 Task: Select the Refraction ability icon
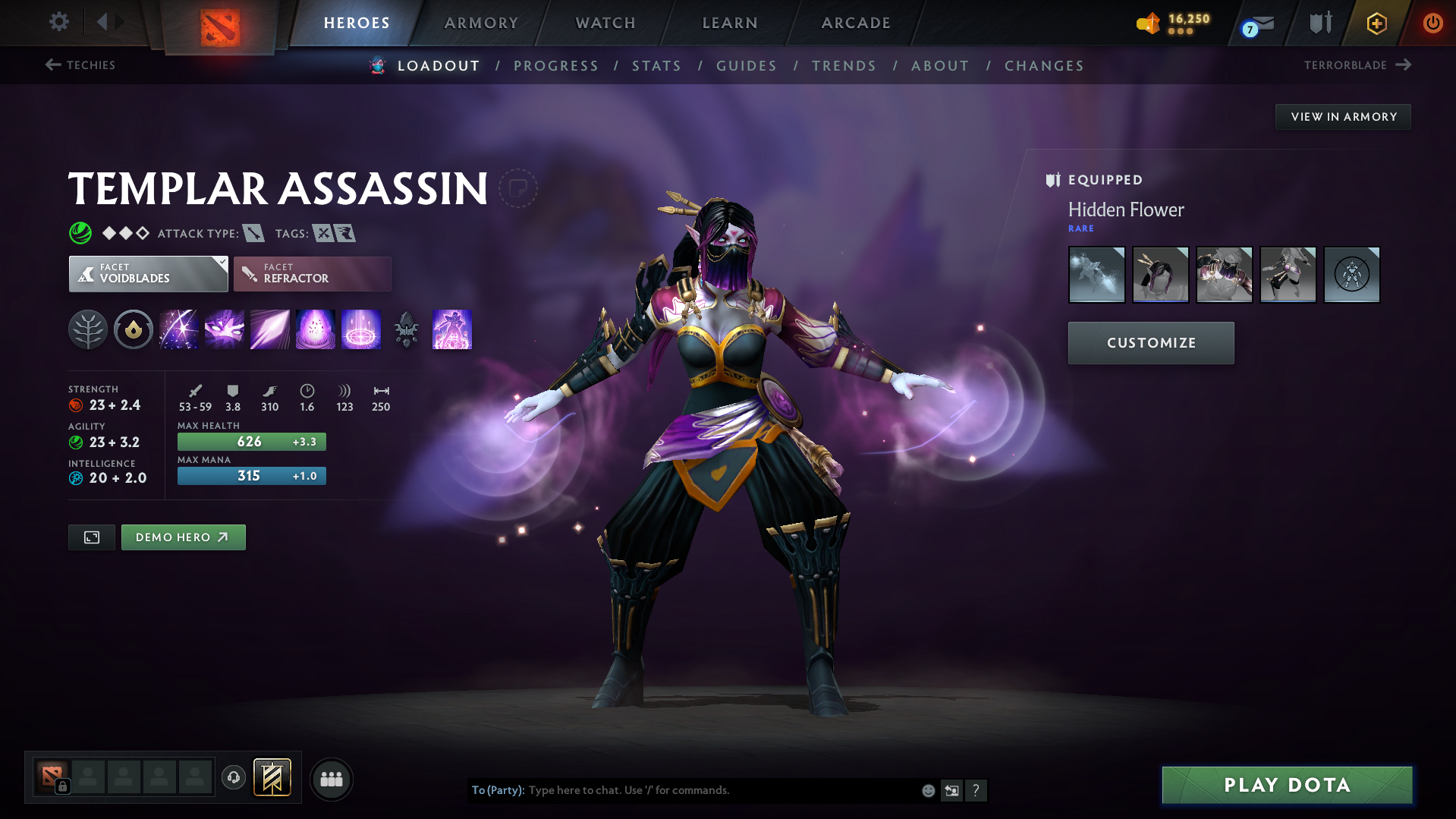click(x=178, y=329)
